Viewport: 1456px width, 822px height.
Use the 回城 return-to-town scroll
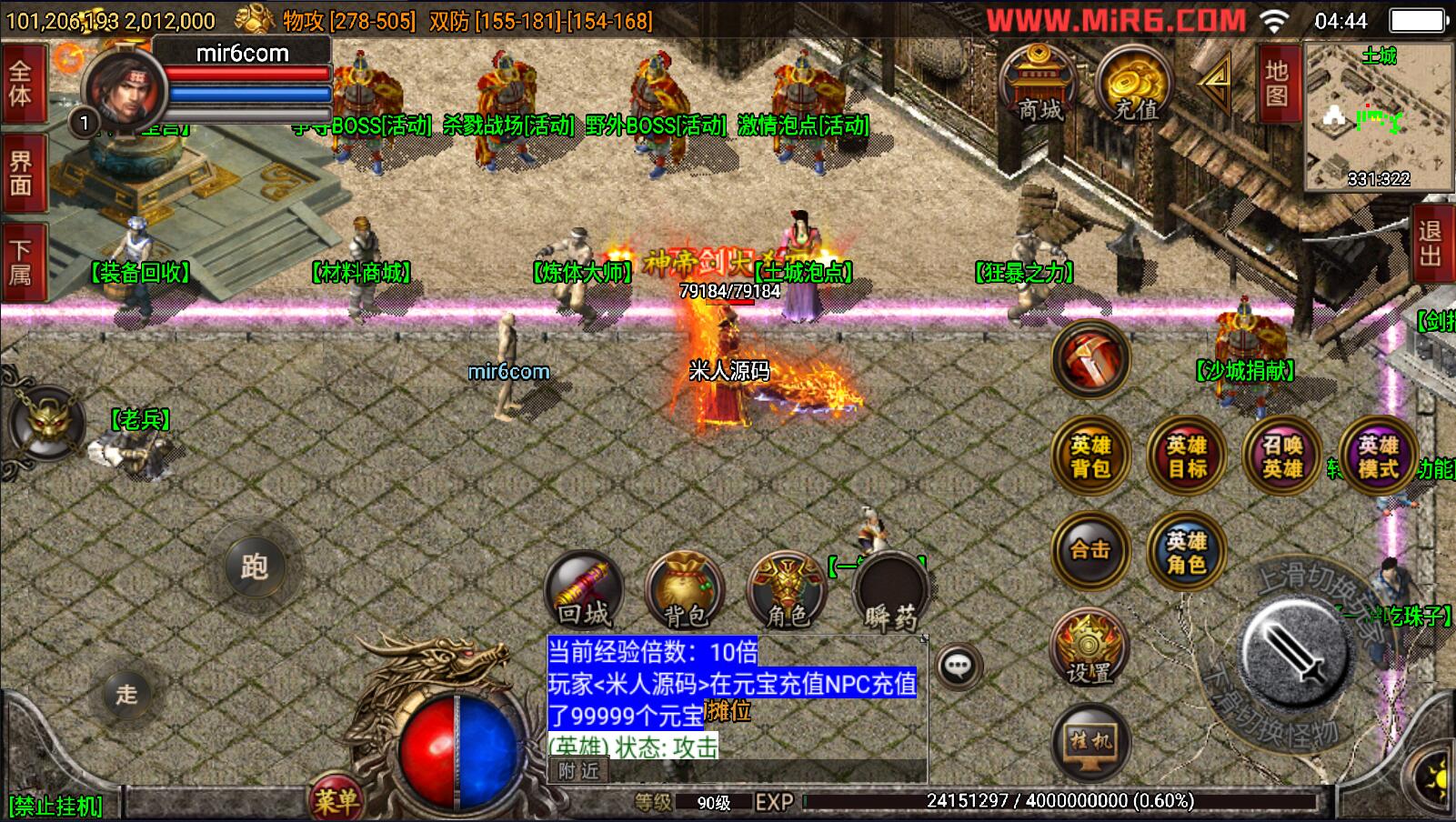pos(584,590)
